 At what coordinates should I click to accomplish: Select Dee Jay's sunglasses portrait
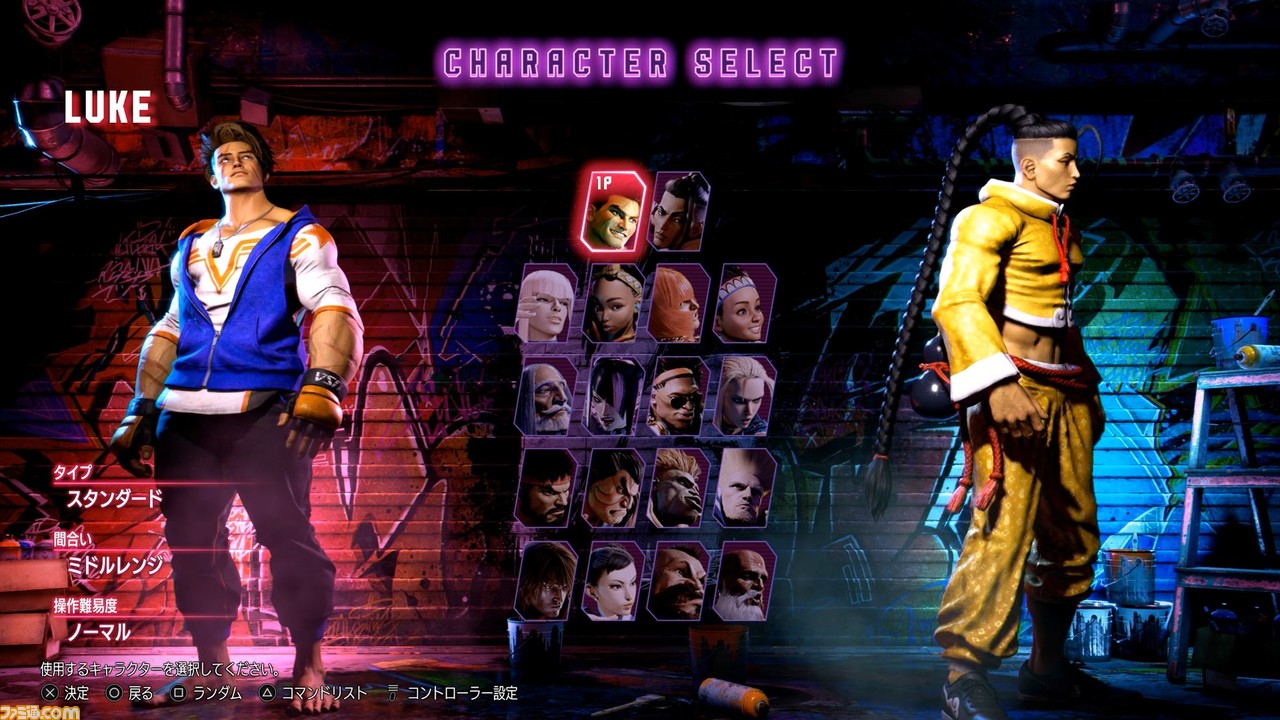tap(678, 396)
